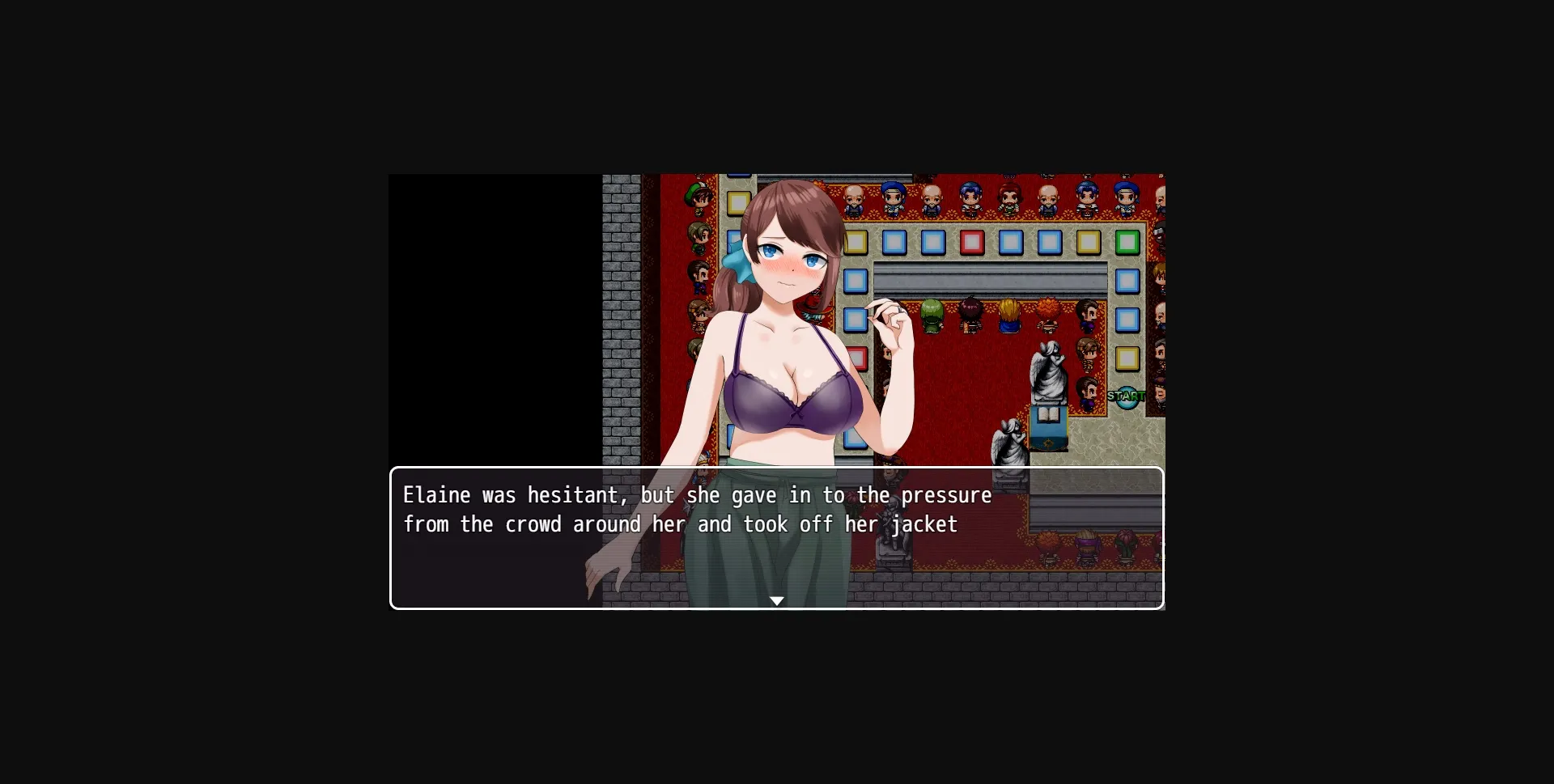Toggle the green-framed floor tile
This screenshot has height=784, width=1554.
(1127, 242)
